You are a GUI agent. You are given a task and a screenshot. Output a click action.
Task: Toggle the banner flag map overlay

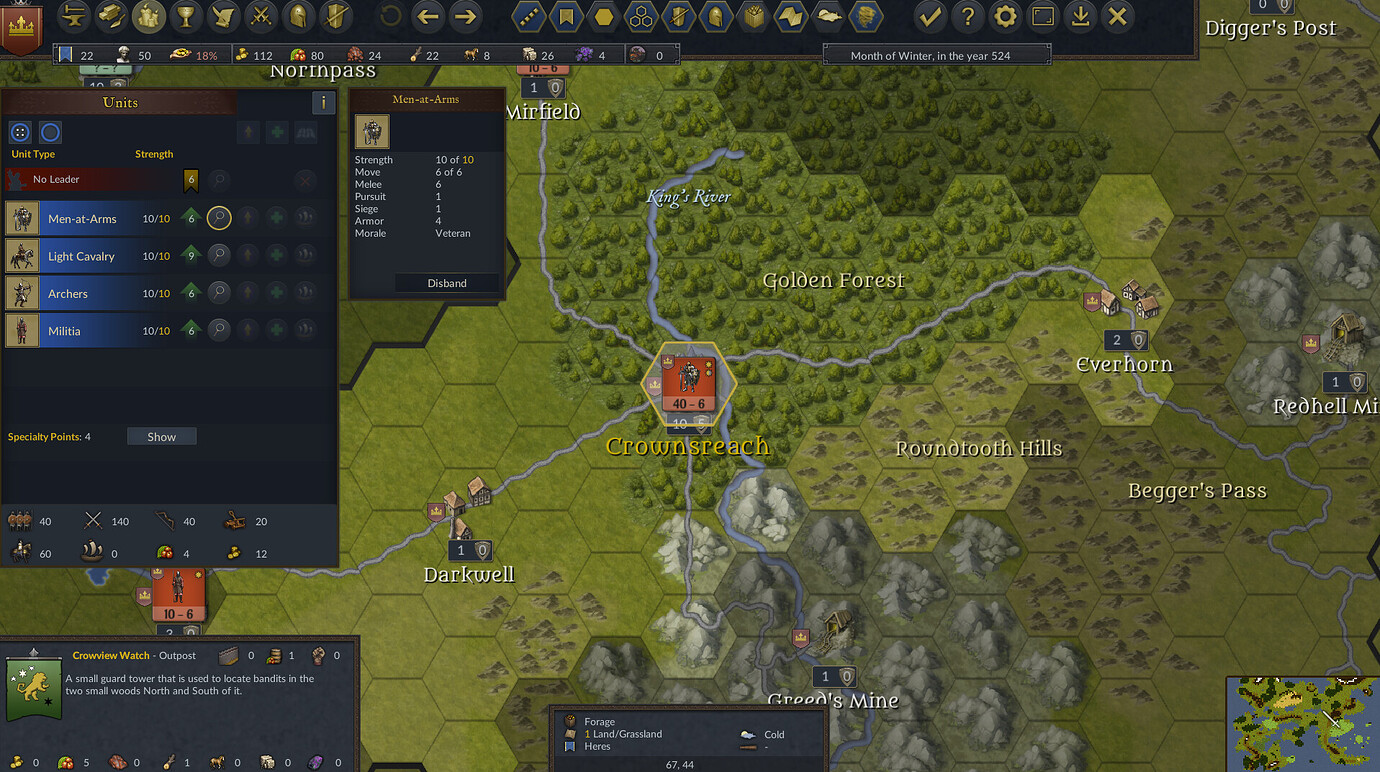tap(566, 16)
